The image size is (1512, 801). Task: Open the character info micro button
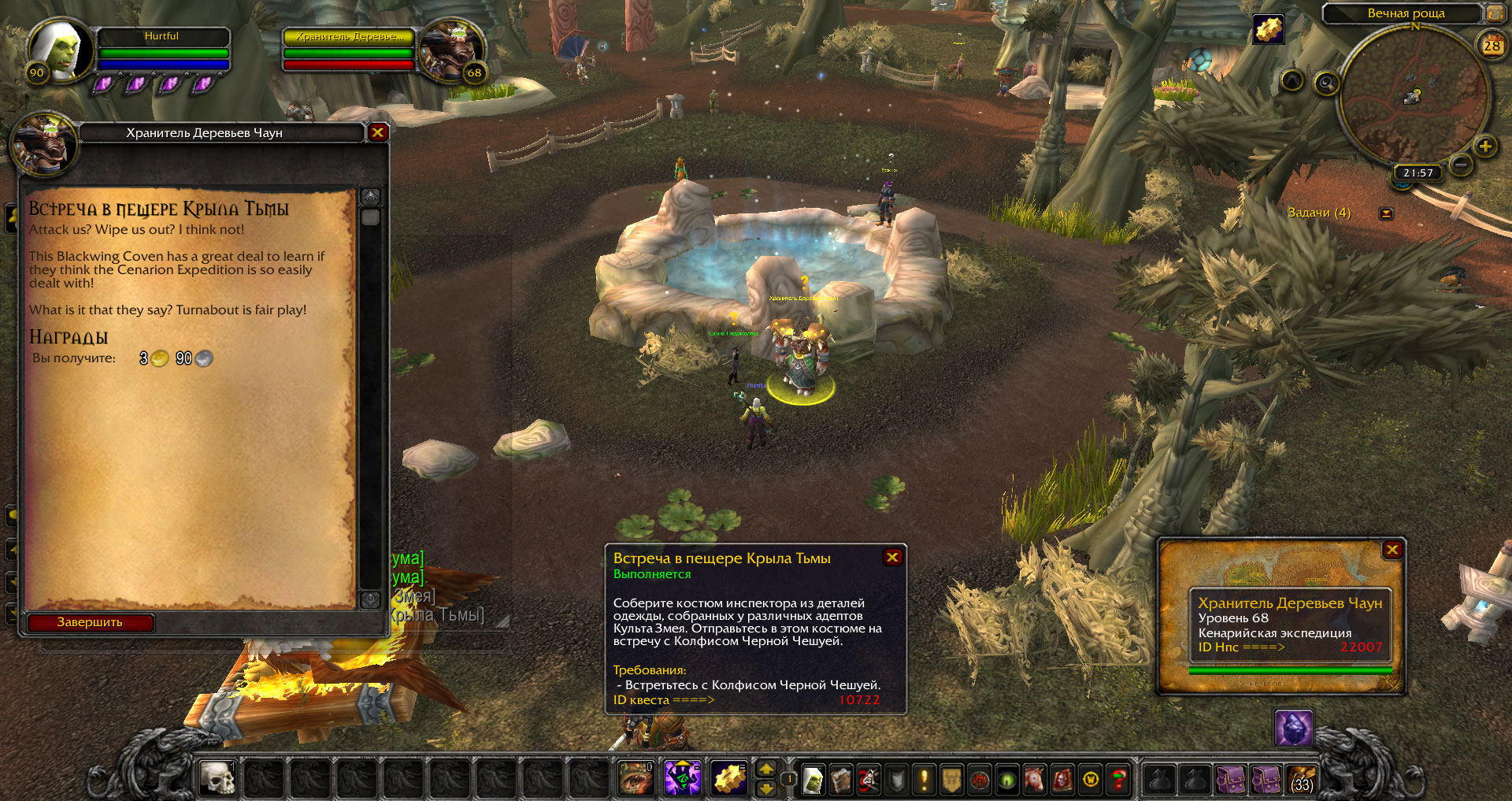click(x=813, y=780)
